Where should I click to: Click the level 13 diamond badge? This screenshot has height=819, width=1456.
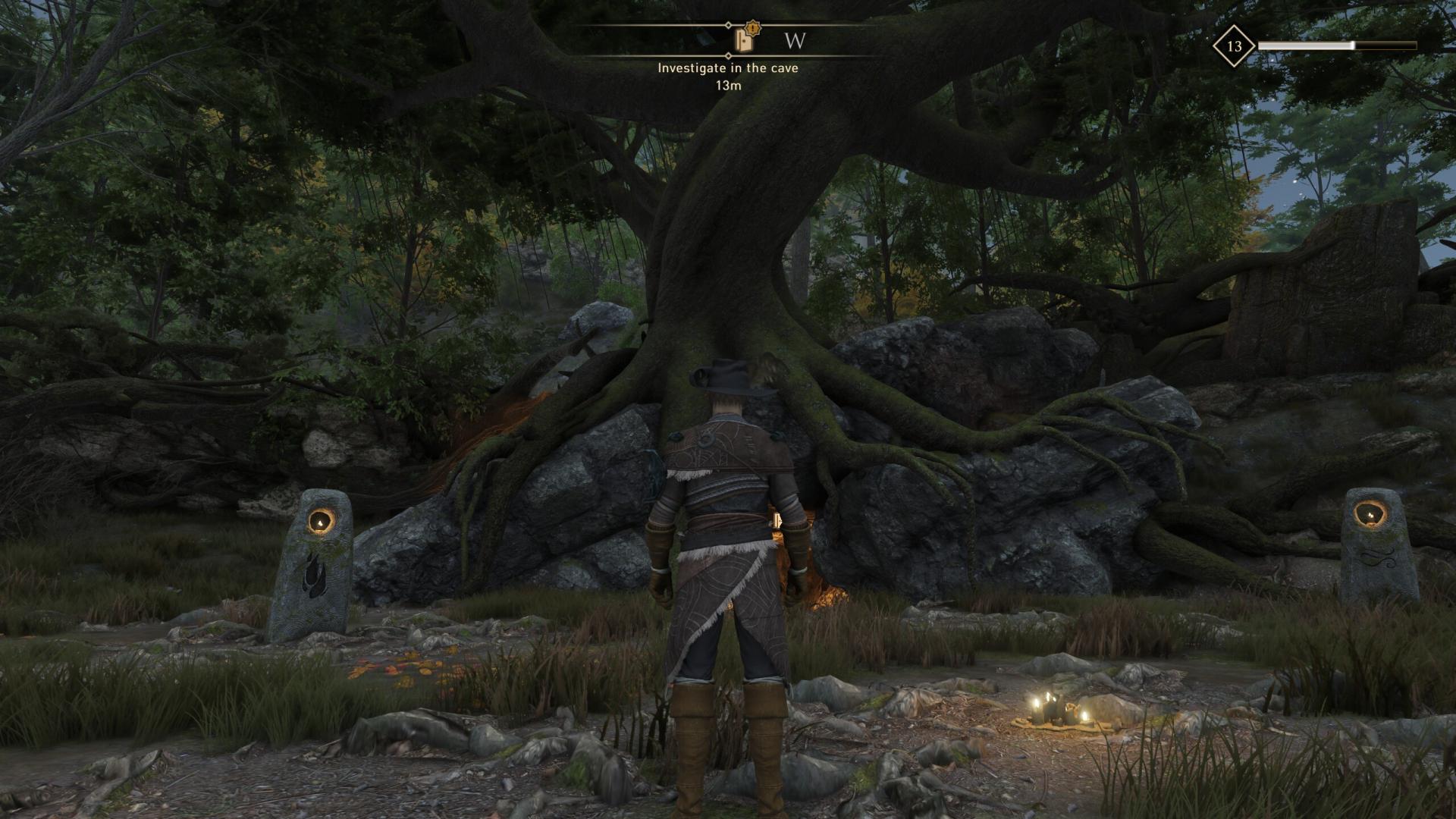pyautogui.click(x=1234, y=46)
